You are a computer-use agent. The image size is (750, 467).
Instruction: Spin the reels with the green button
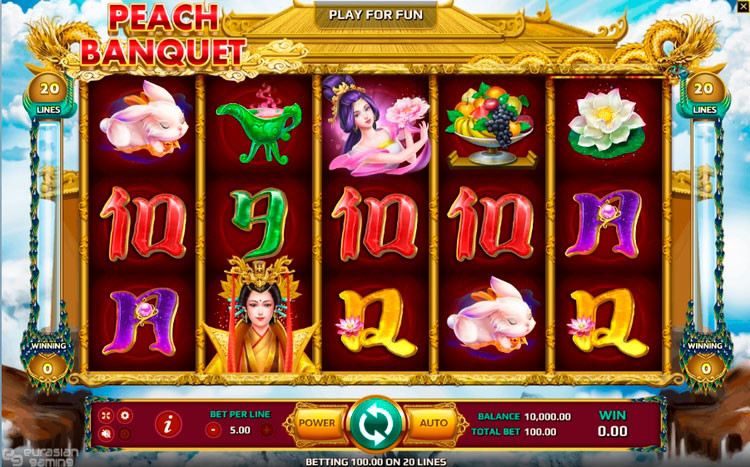(375, 424)
